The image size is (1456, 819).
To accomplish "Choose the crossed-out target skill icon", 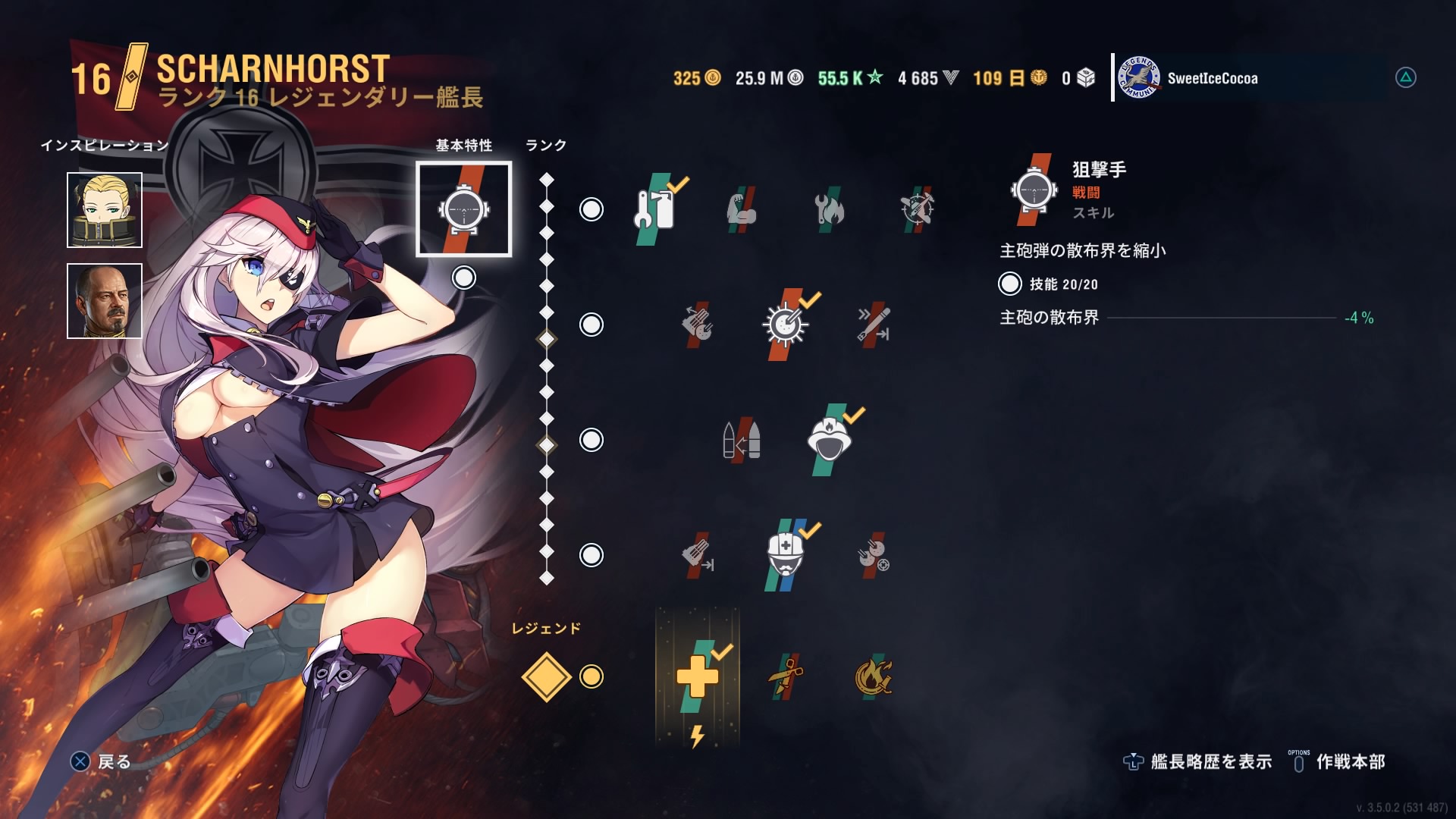I will pyautogui.click(x=917, y=209).
